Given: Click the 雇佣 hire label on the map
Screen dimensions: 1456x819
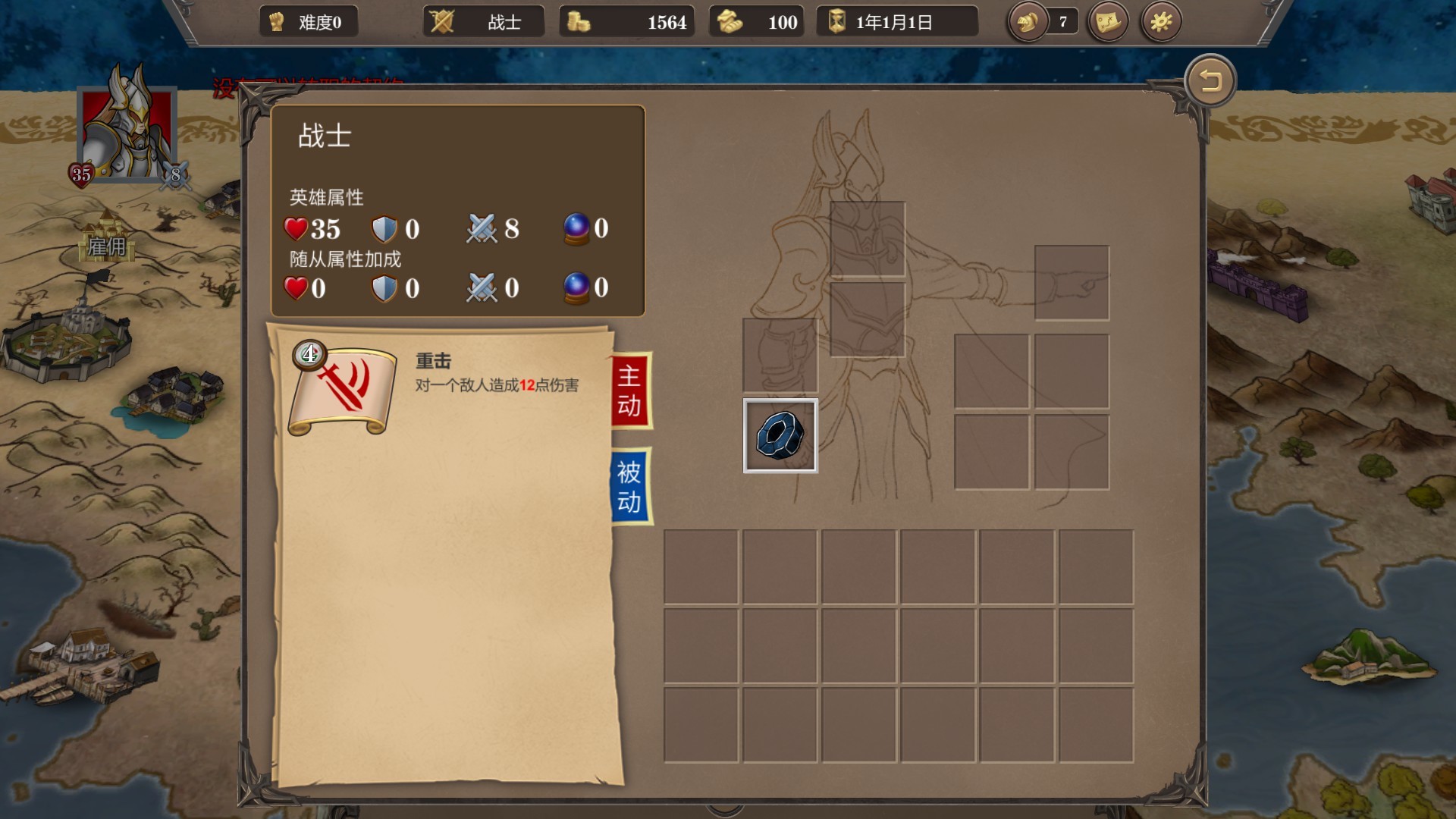Looking at the screenshot, I should [x=108, y=246].
